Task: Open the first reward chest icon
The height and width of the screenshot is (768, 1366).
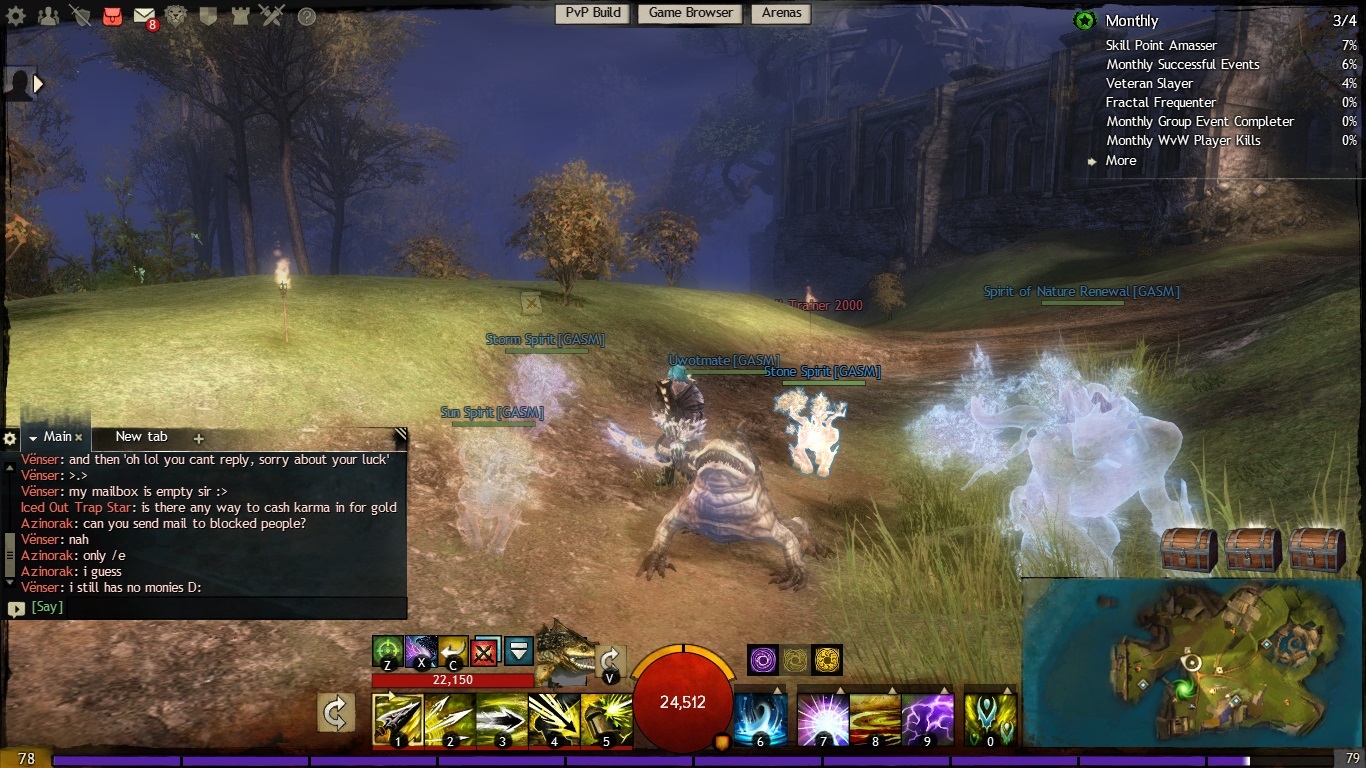Action: coord(1189,550)
